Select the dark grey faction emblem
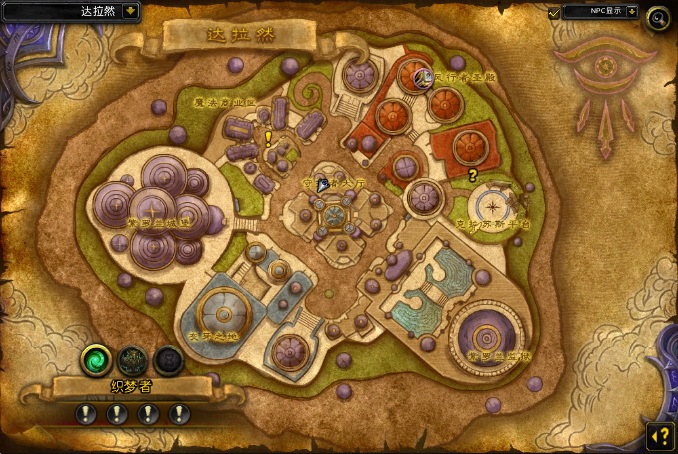This screenshot has width=678, height=454. click(x=168, y=360)
